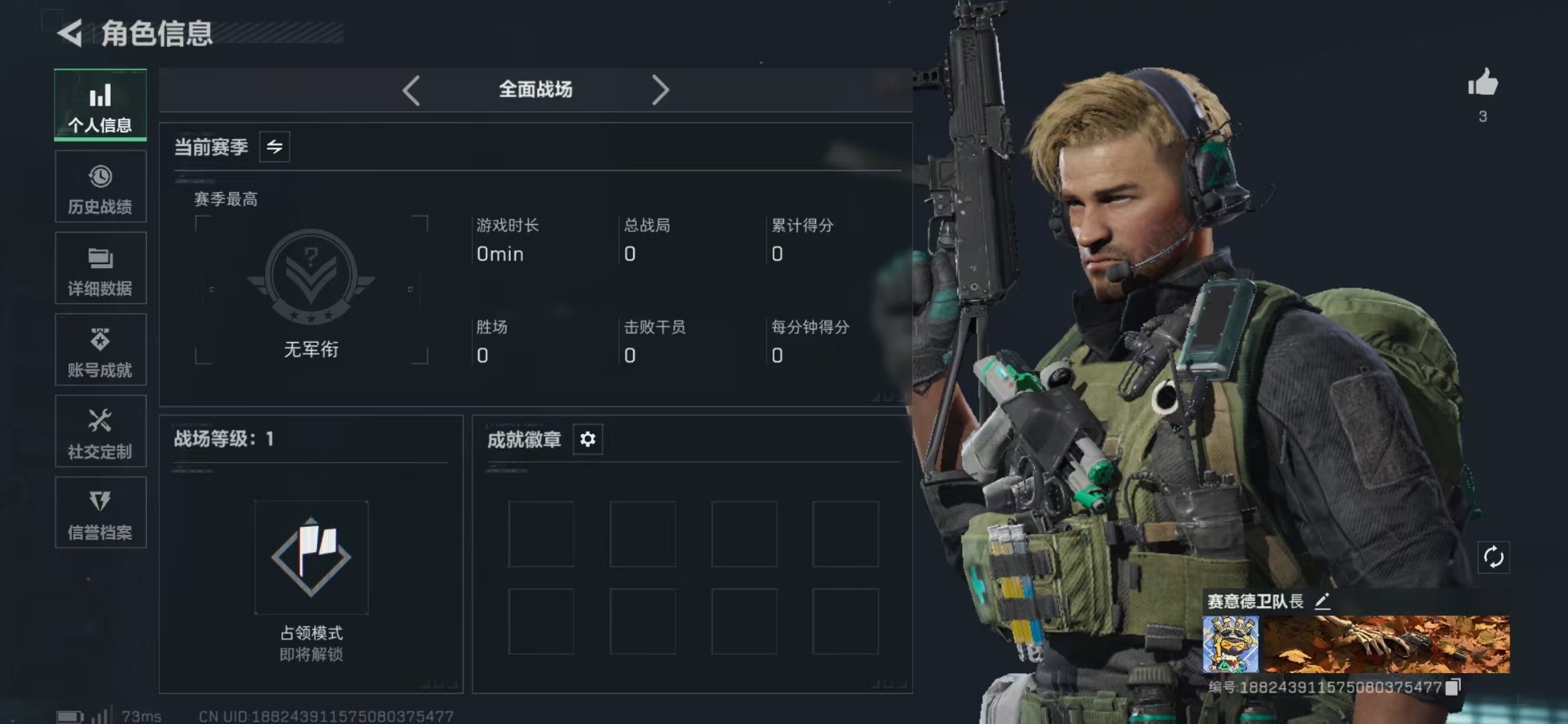Viewport: 1568px width, 724px height.
Task: Select the autumn leaves name card banner
Action: 1385,644
